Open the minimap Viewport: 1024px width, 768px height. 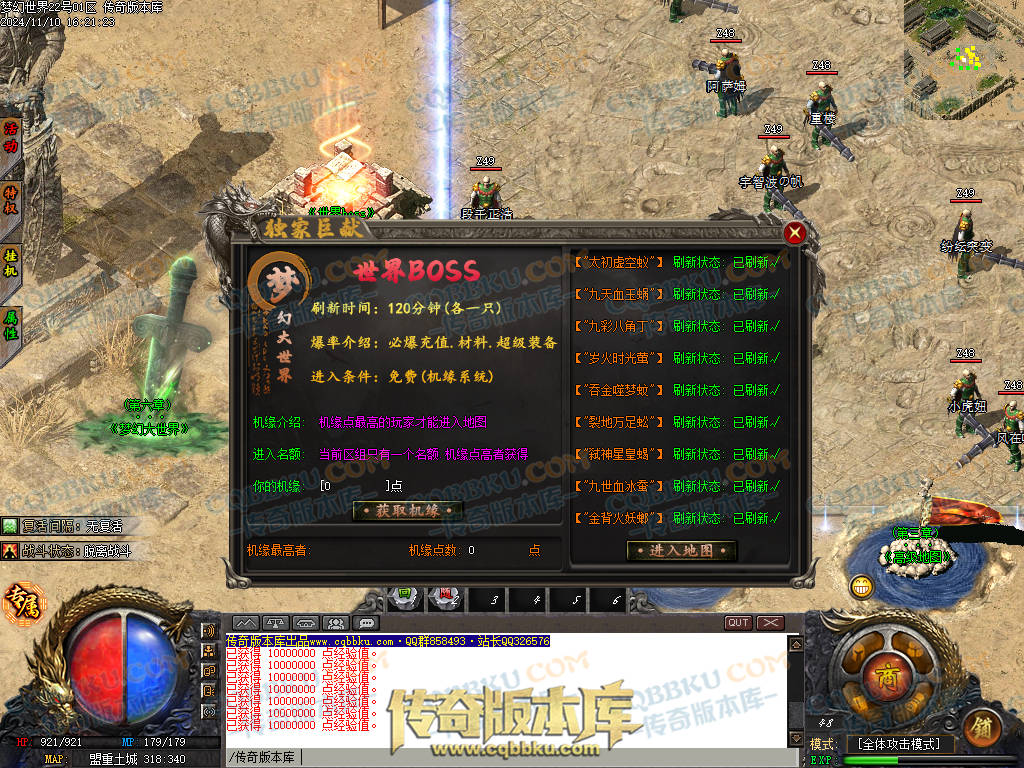[963, 48]
